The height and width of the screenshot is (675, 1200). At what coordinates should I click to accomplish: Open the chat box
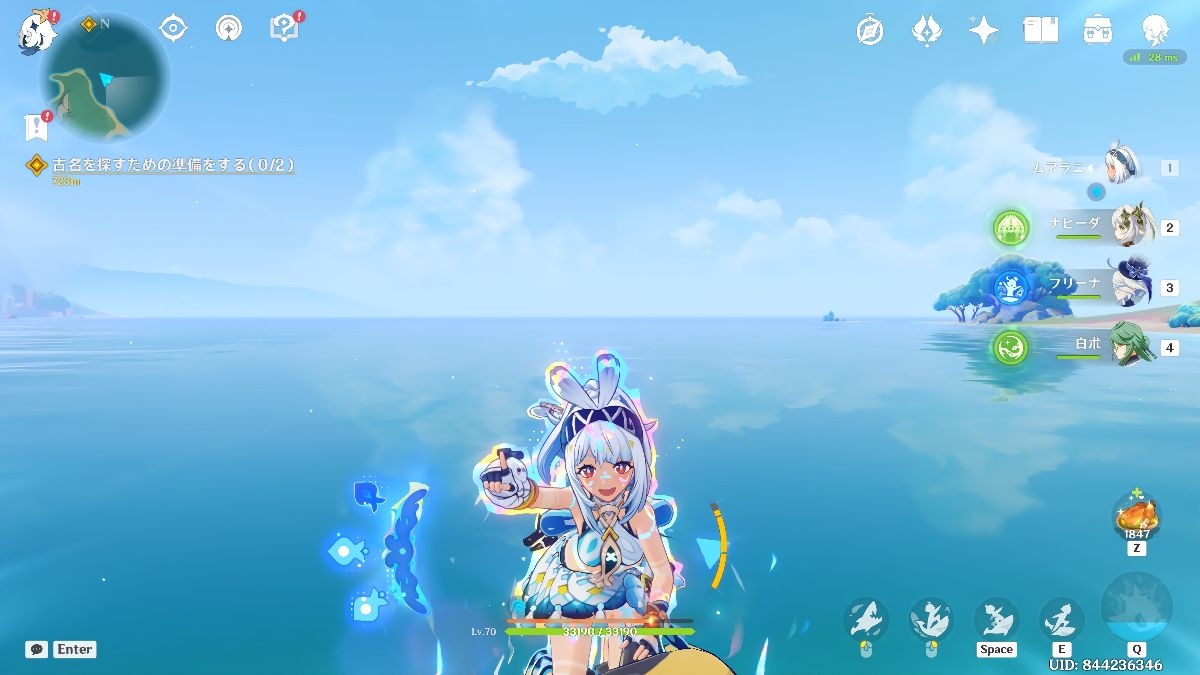point(37,649)
